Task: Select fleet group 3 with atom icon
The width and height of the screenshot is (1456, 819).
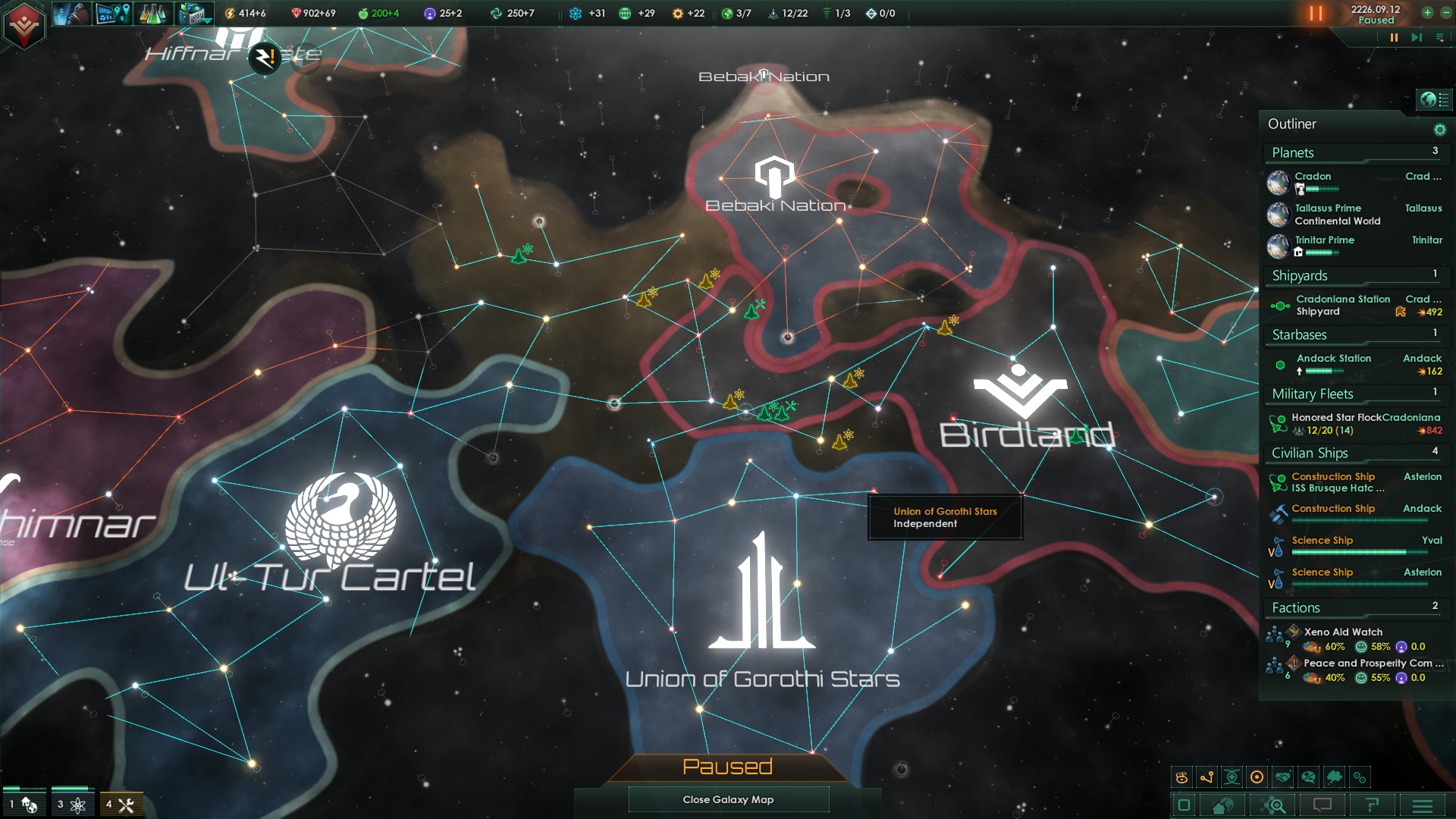Action: [71, 805]
